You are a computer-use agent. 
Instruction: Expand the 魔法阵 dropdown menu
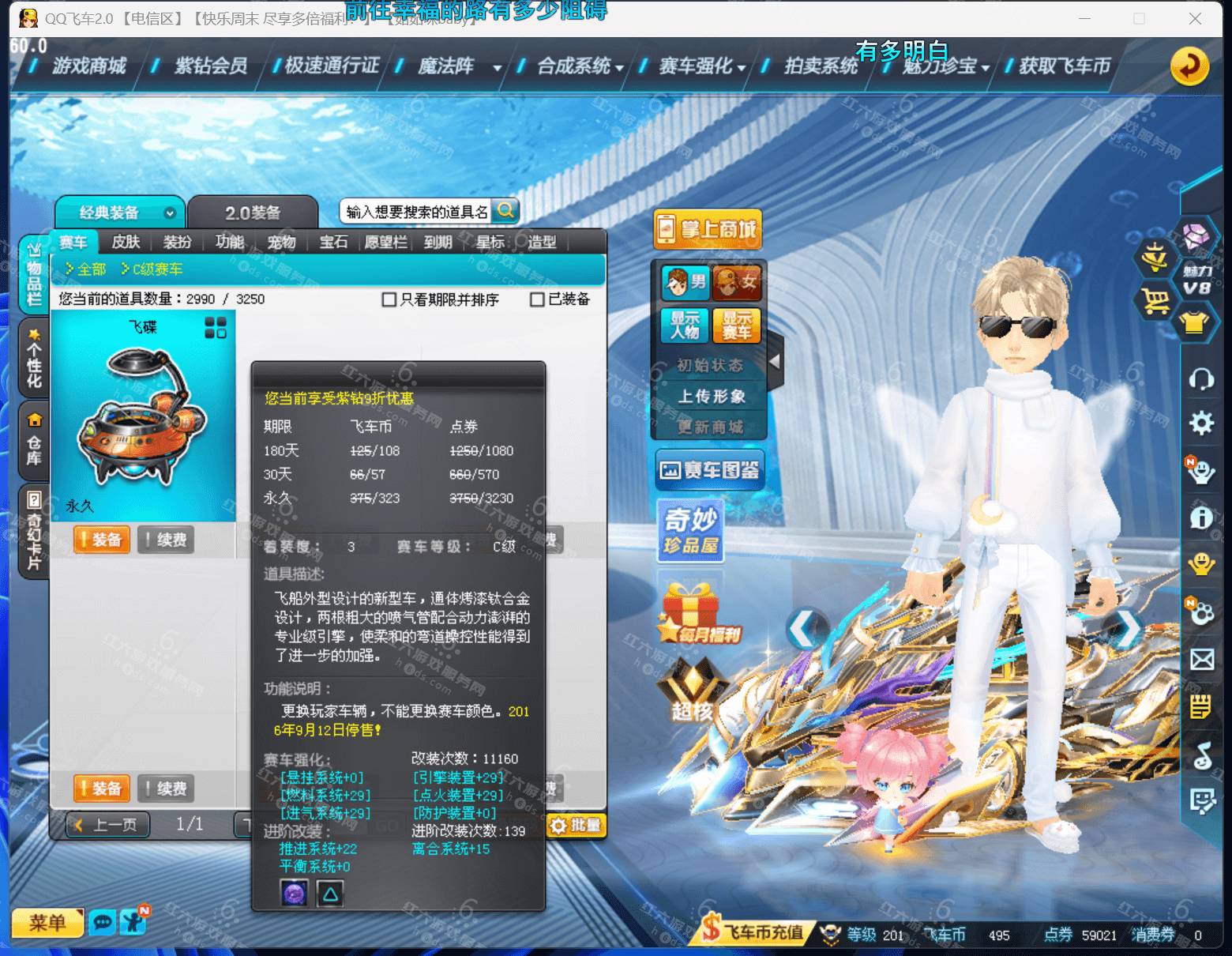pyautogui.click(x=498, y=68)
